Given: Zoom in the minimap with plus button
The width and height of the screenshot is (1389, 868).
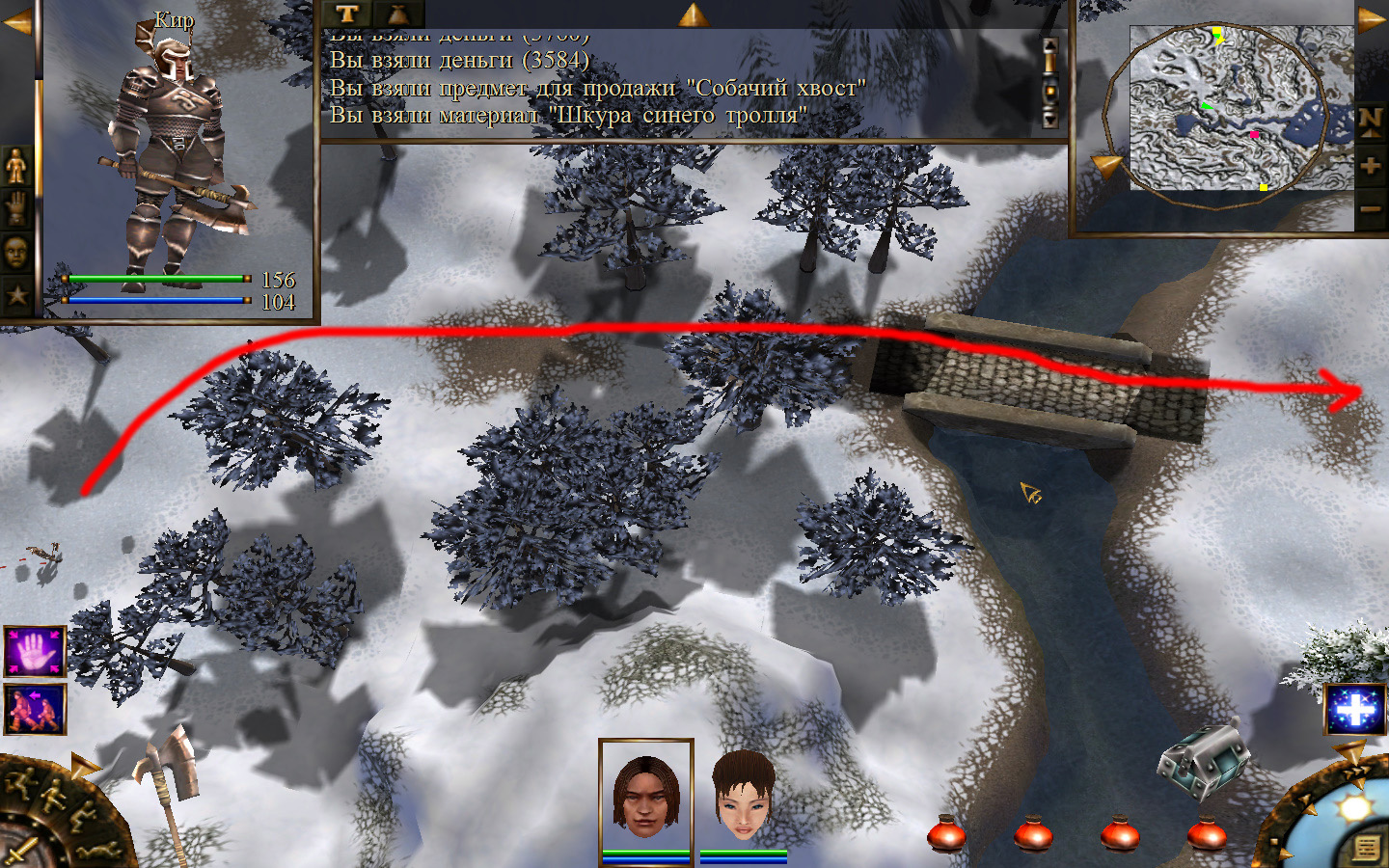Looking at the screenshot, I should click(x=1371, y=166).
